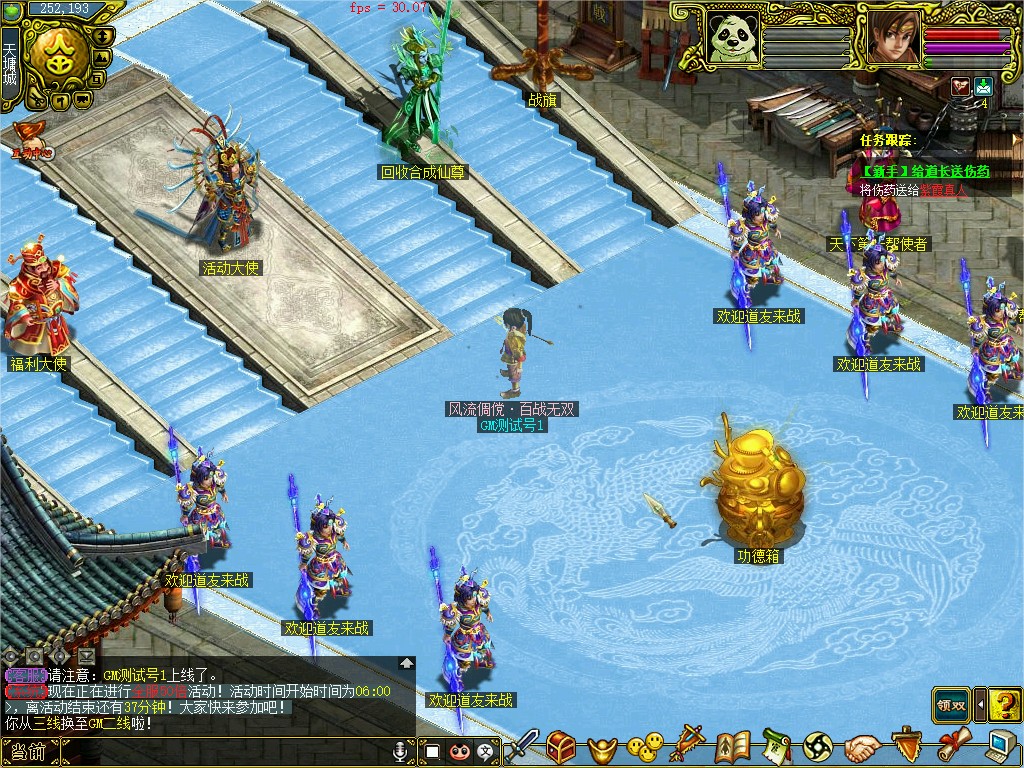Select the green scroll icon
Viewport: 1024px width, 768px height.
776,746
